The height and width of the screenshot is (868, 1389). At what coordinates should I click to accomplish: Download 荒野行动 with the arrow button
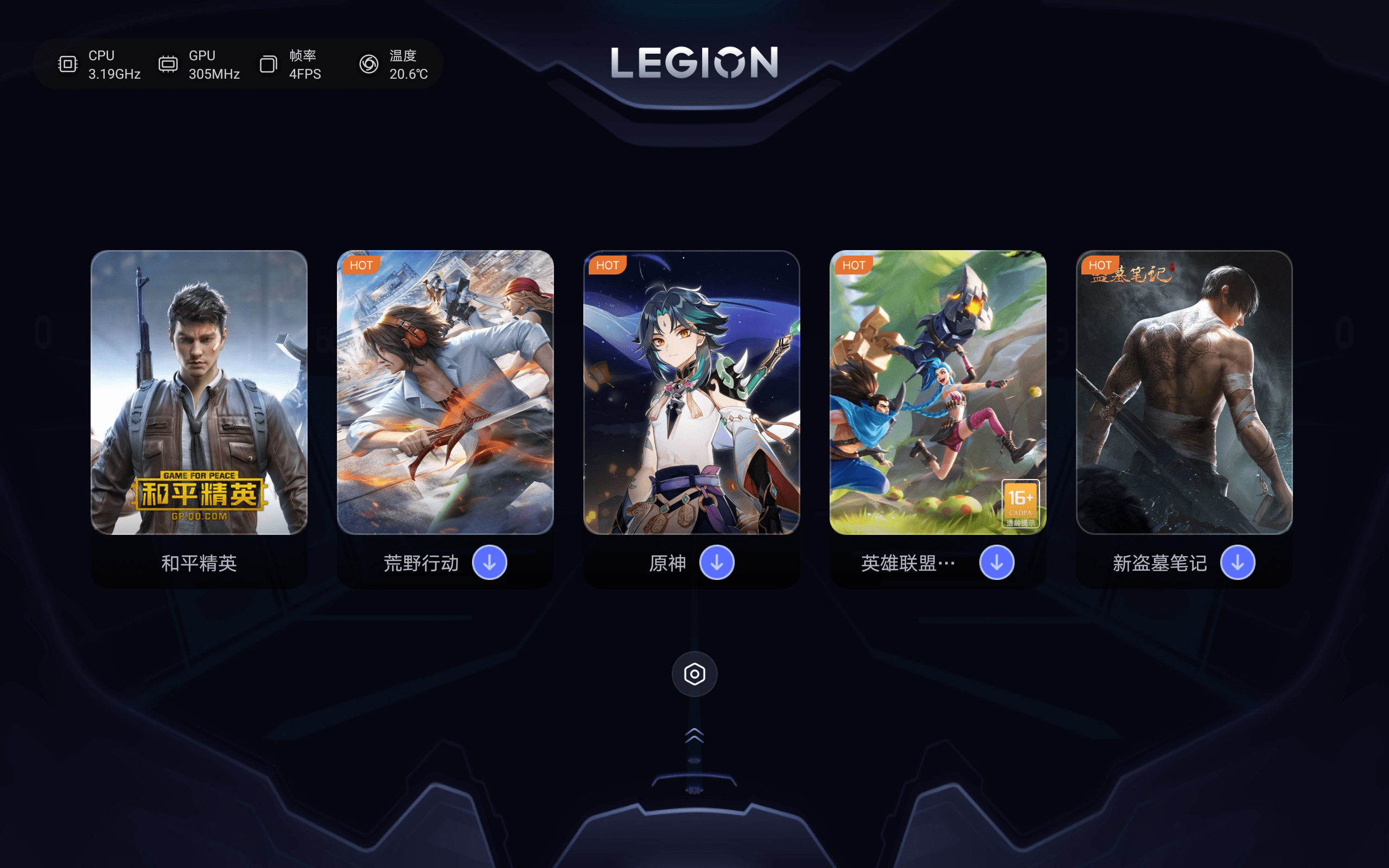(489, 563)
